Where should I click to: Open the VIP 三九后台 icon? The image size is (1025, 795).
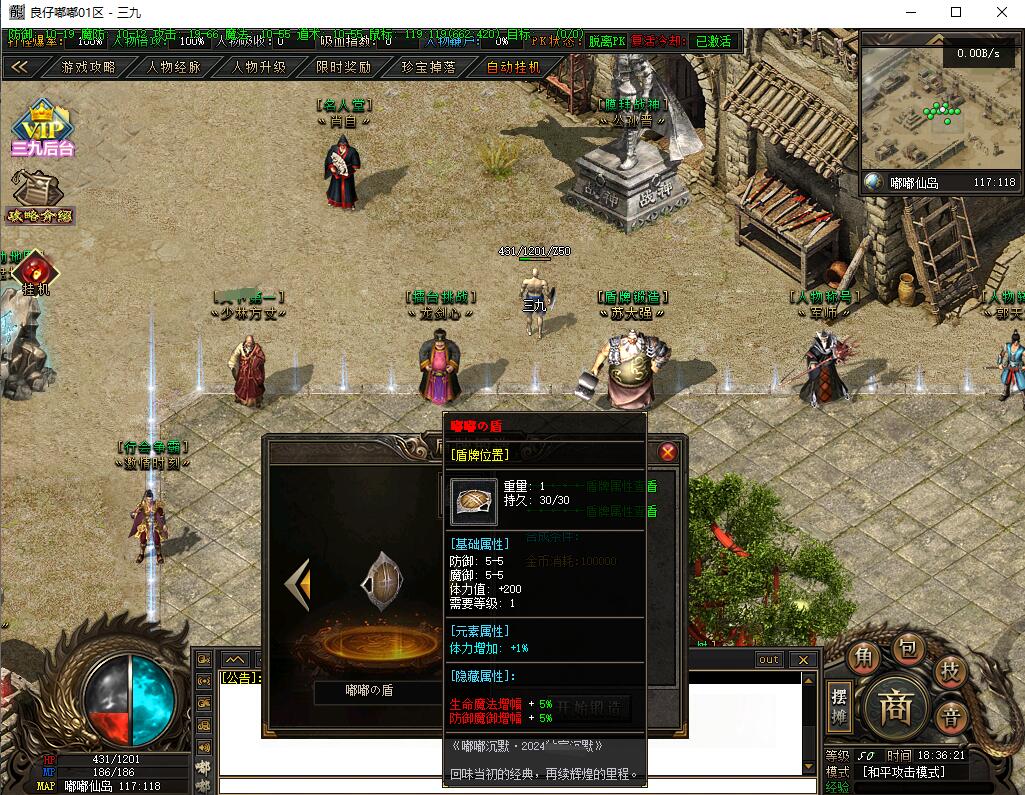[x=43, y=129]
